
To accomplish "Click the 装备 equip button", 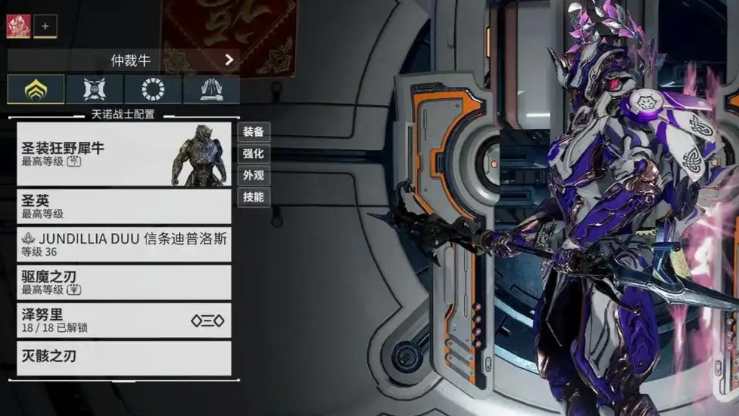I will click(x=253, y=132).
